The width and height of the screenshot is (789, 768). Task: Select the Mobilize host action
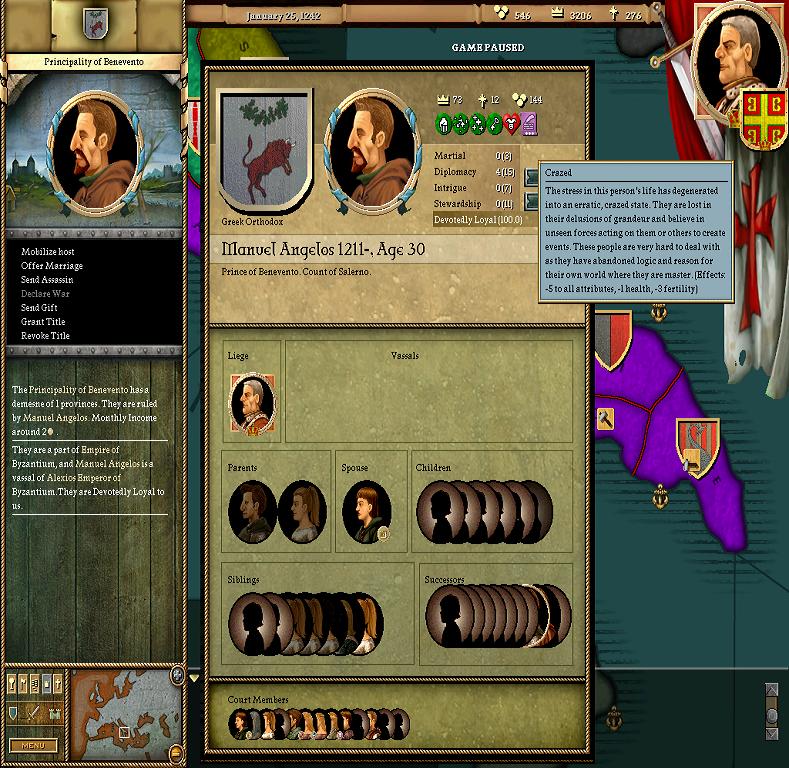[48, 252]
